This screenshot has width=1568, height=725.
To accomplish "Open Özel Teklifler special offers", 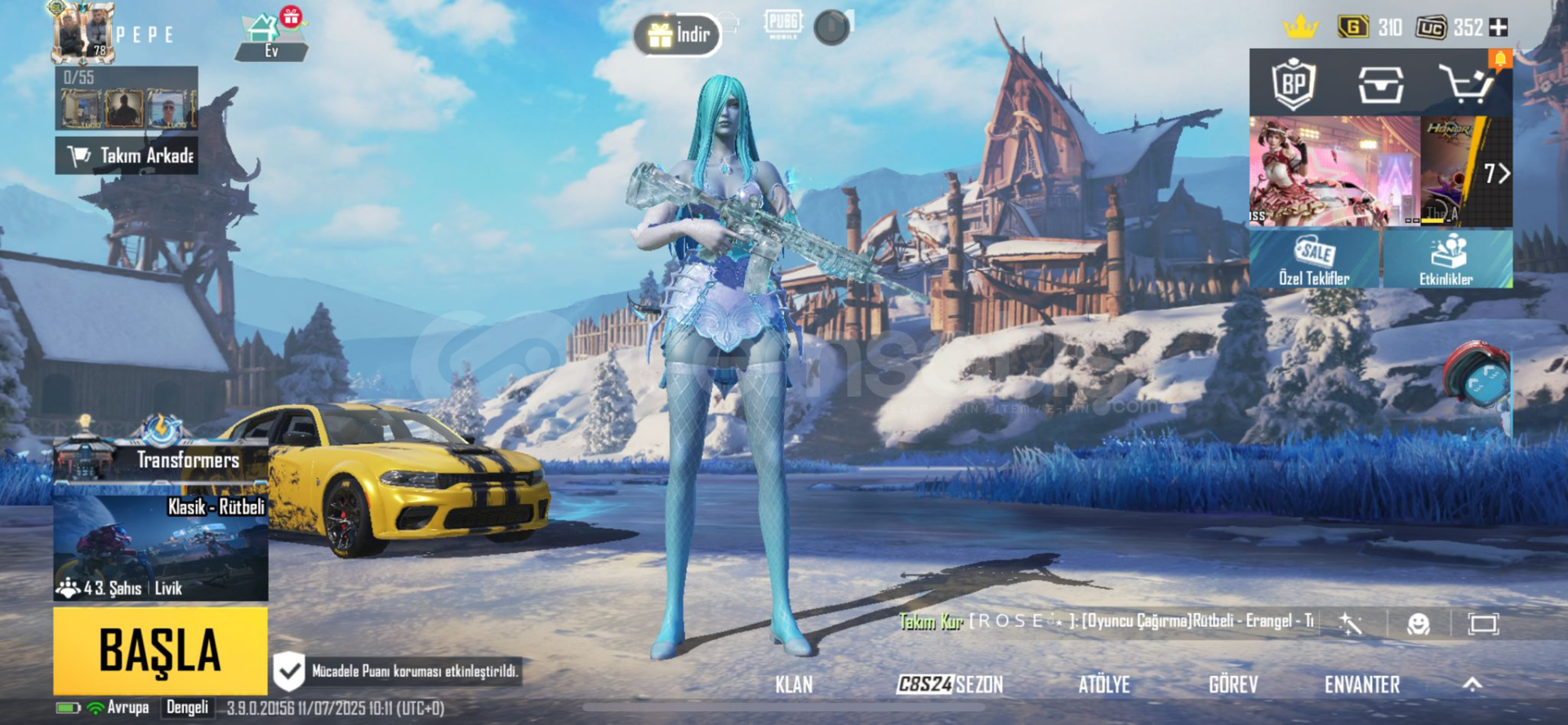I will [x=1314, y=260].
